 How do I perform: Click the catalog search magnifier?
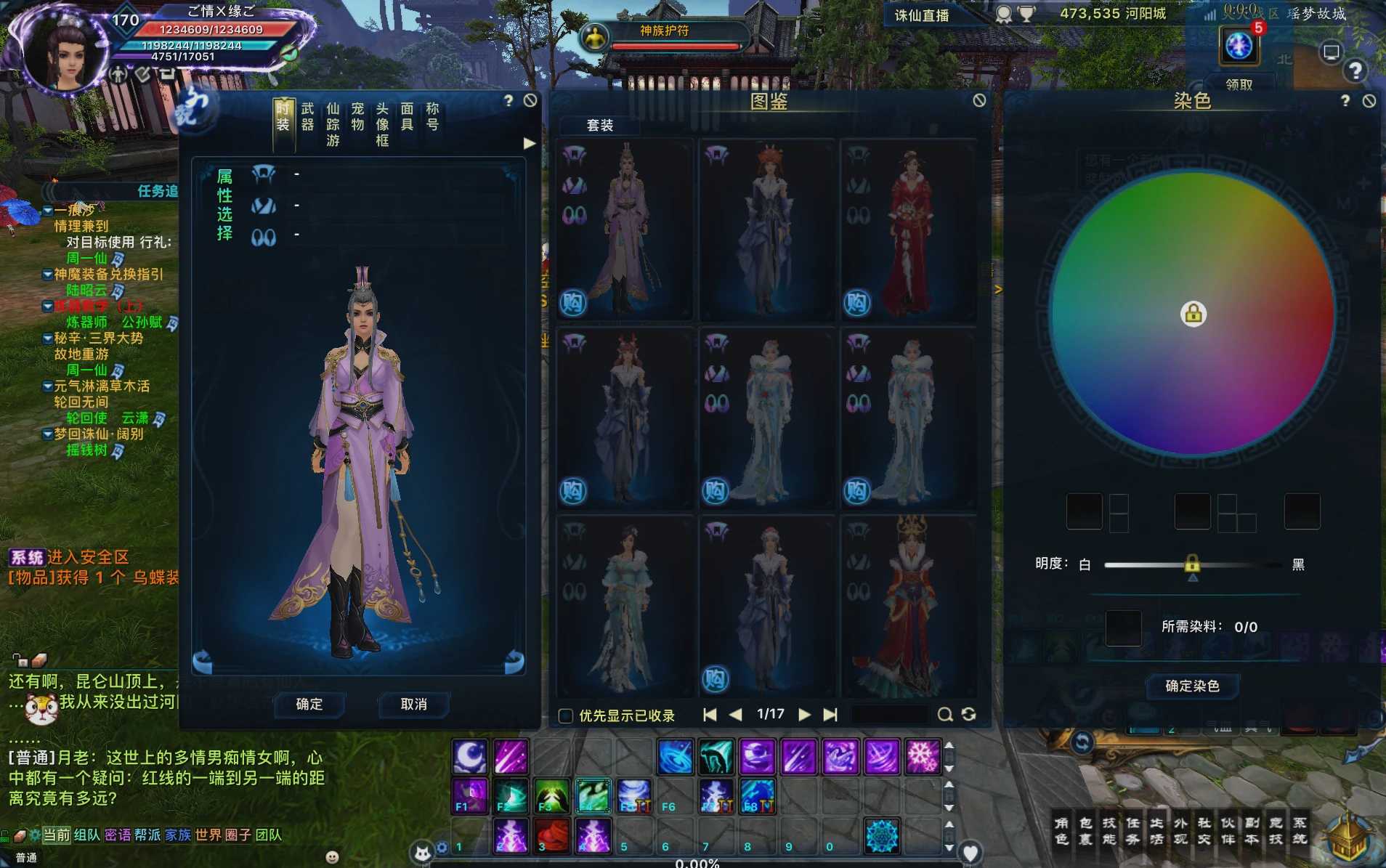tap(944, 715)
